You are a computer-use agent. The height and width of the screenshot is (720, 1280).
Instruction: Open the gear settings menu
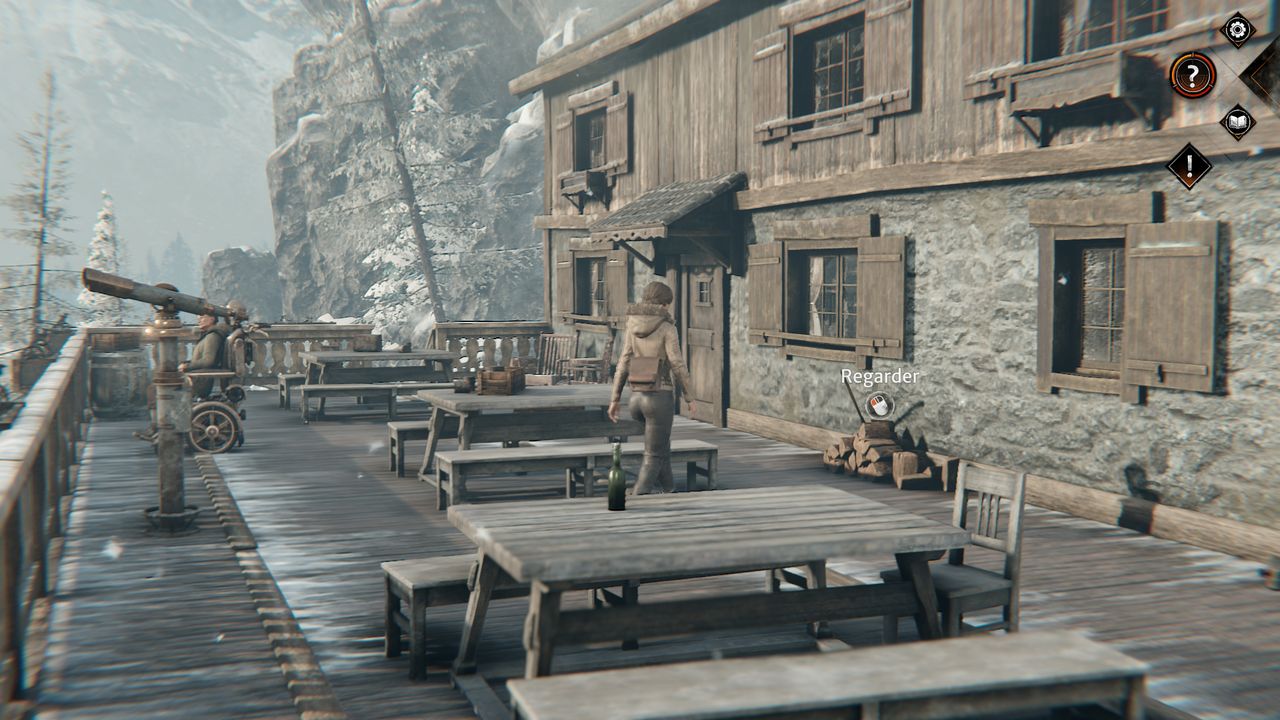coord(1237,29)
